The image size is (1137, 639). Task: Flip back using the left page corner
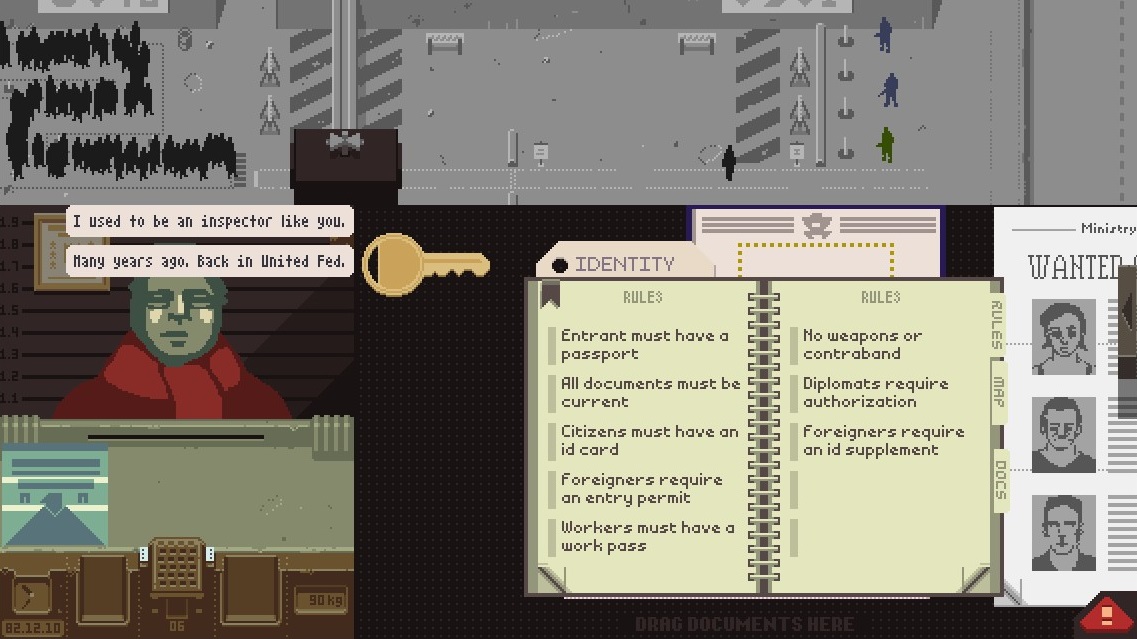(x=549, y=580)
